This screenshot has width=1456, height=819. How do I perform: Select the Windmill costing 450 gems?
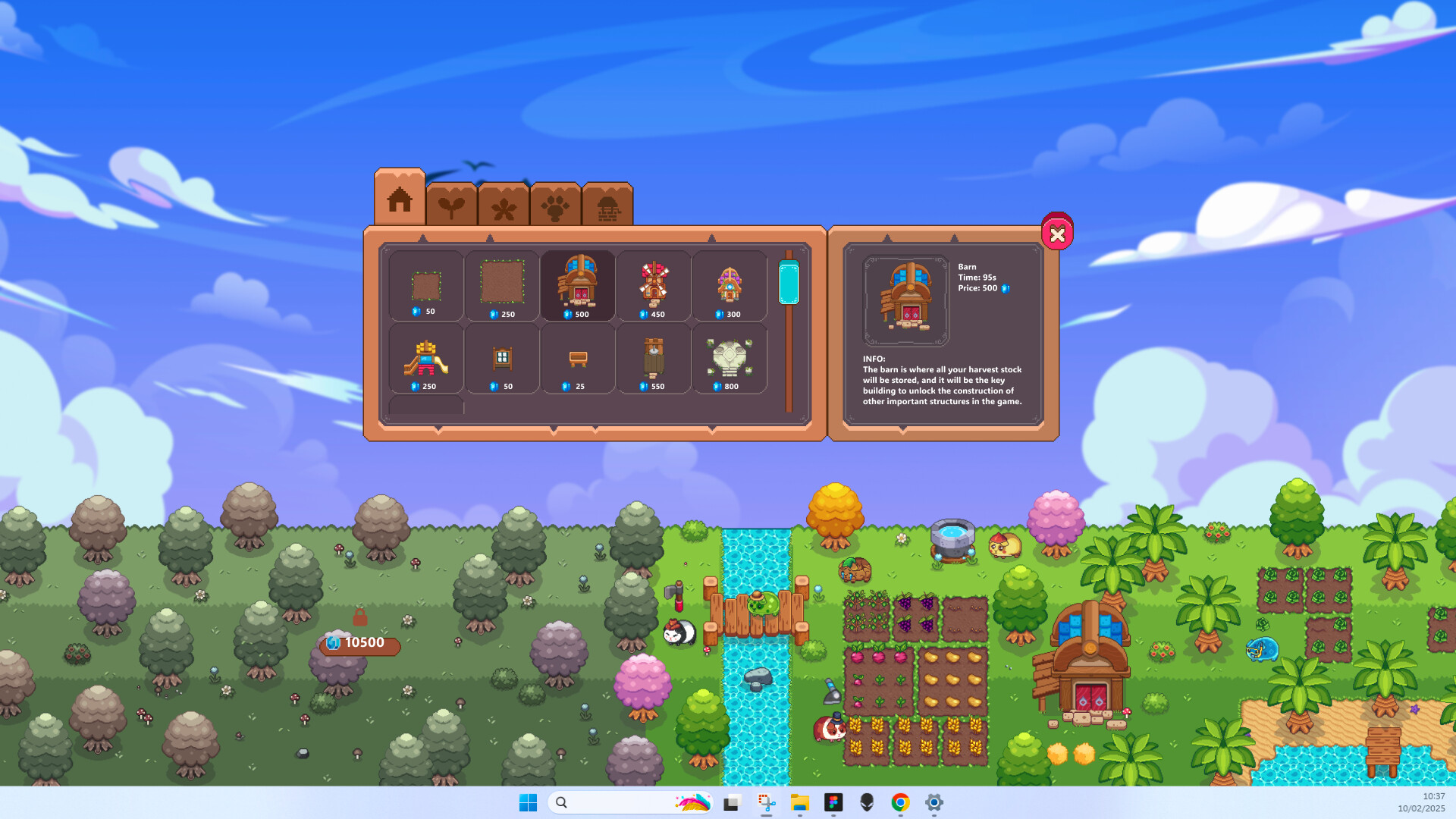[x=654, y=286]
